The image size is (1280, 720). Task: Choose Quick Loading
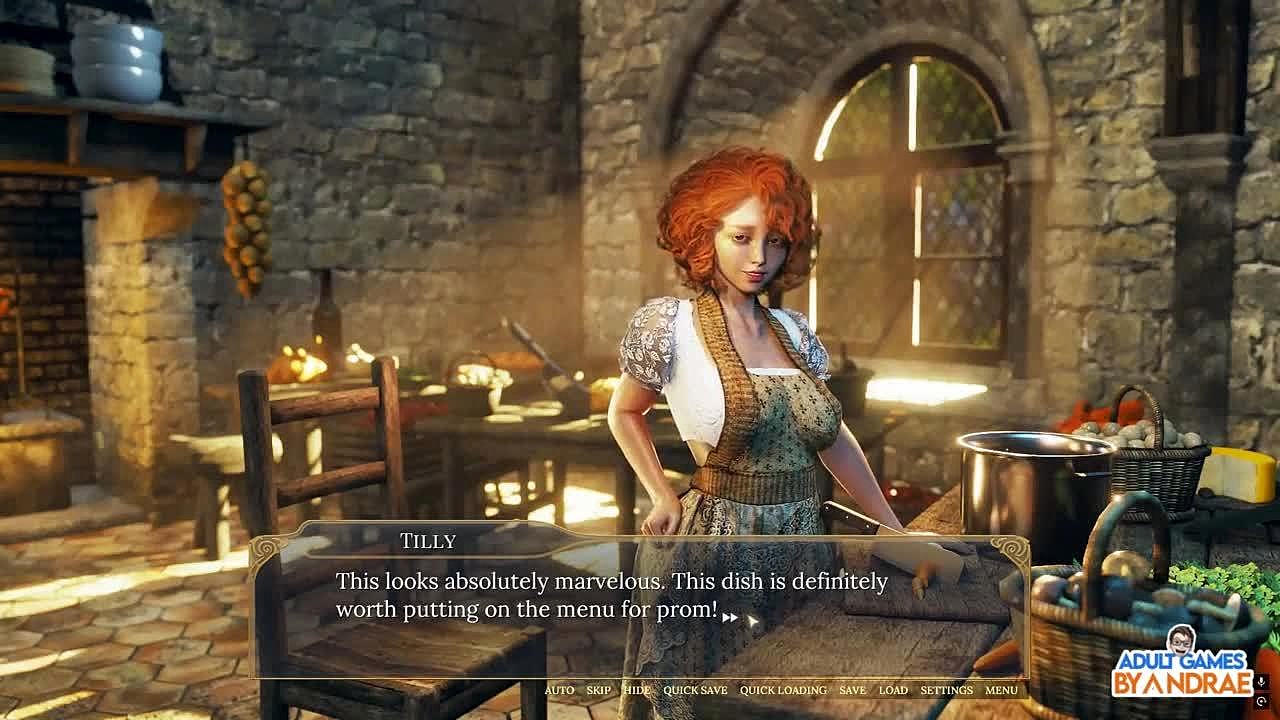[783, 690]
